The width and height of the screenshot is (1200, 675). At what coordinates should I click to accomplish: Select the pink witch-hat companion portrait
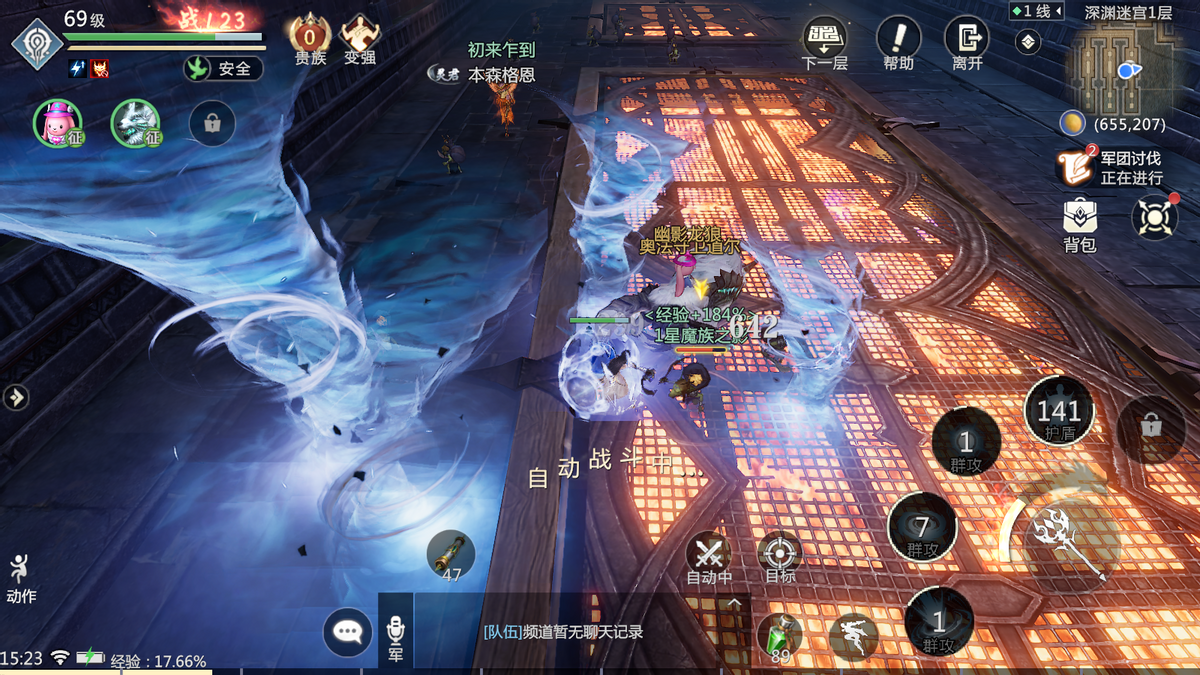point(56,123)
